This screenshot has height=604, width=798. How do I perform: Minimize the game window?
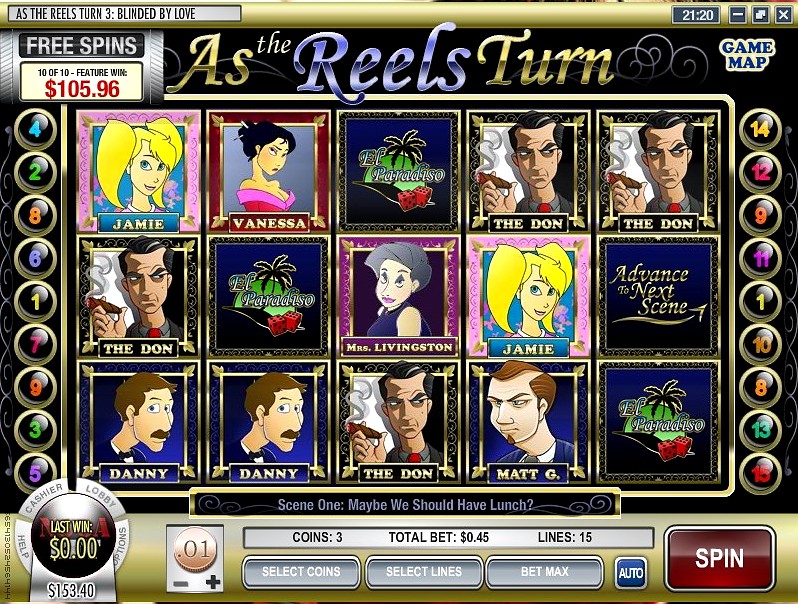pyautogui.click(x=737, y=15)
